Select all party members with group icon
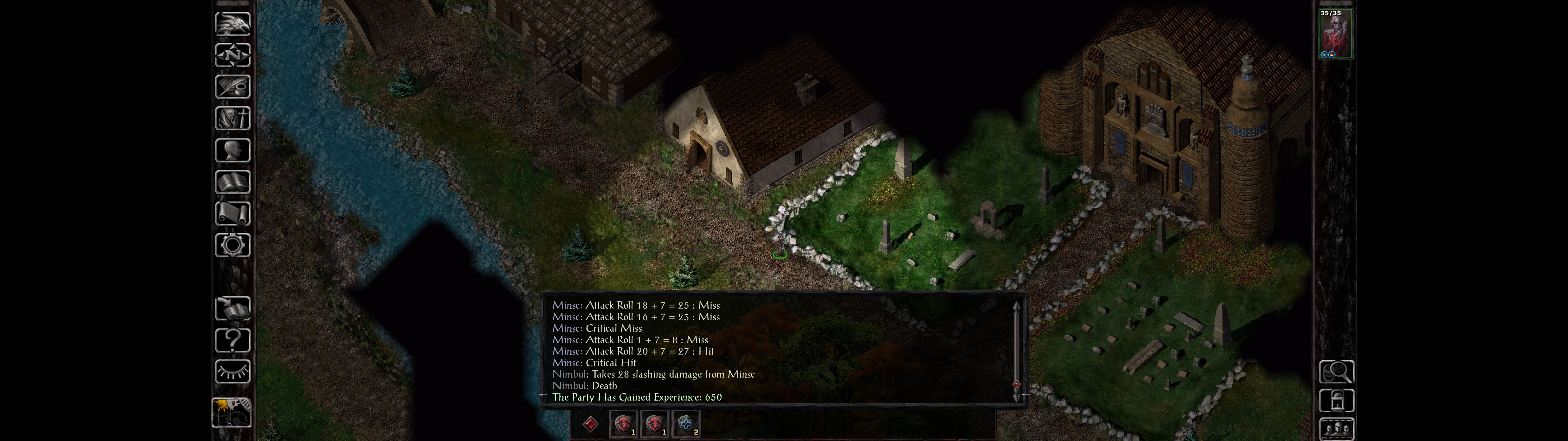Screen dimensions: 1568x441 coord(1336,429)
